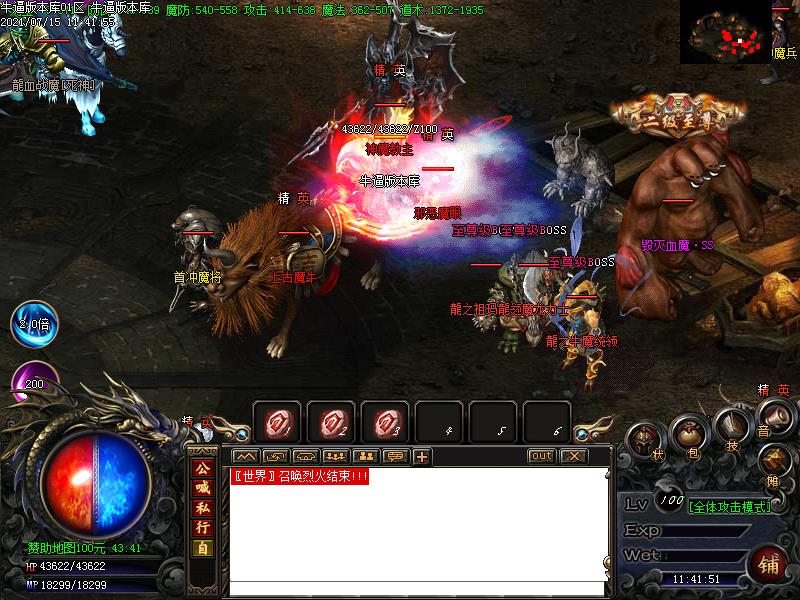Toggle the green attack mode label

[730, 507]
